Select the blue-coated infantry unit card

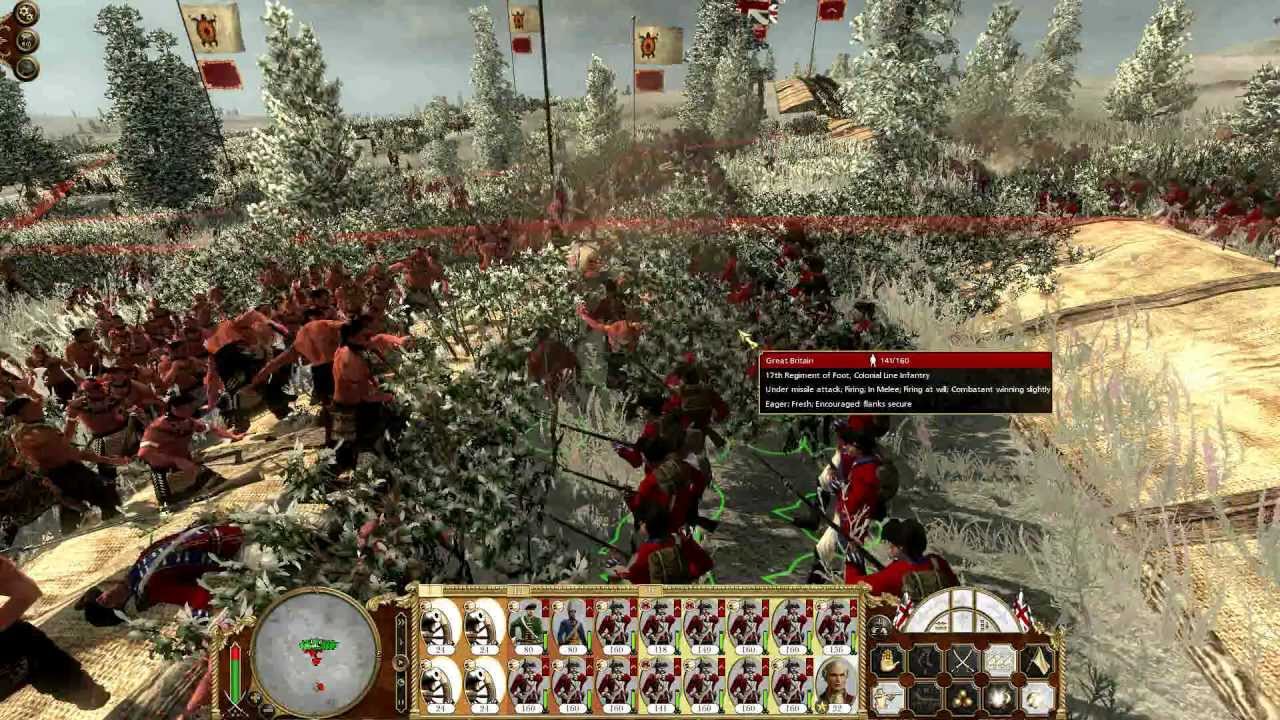click(572, 624)
